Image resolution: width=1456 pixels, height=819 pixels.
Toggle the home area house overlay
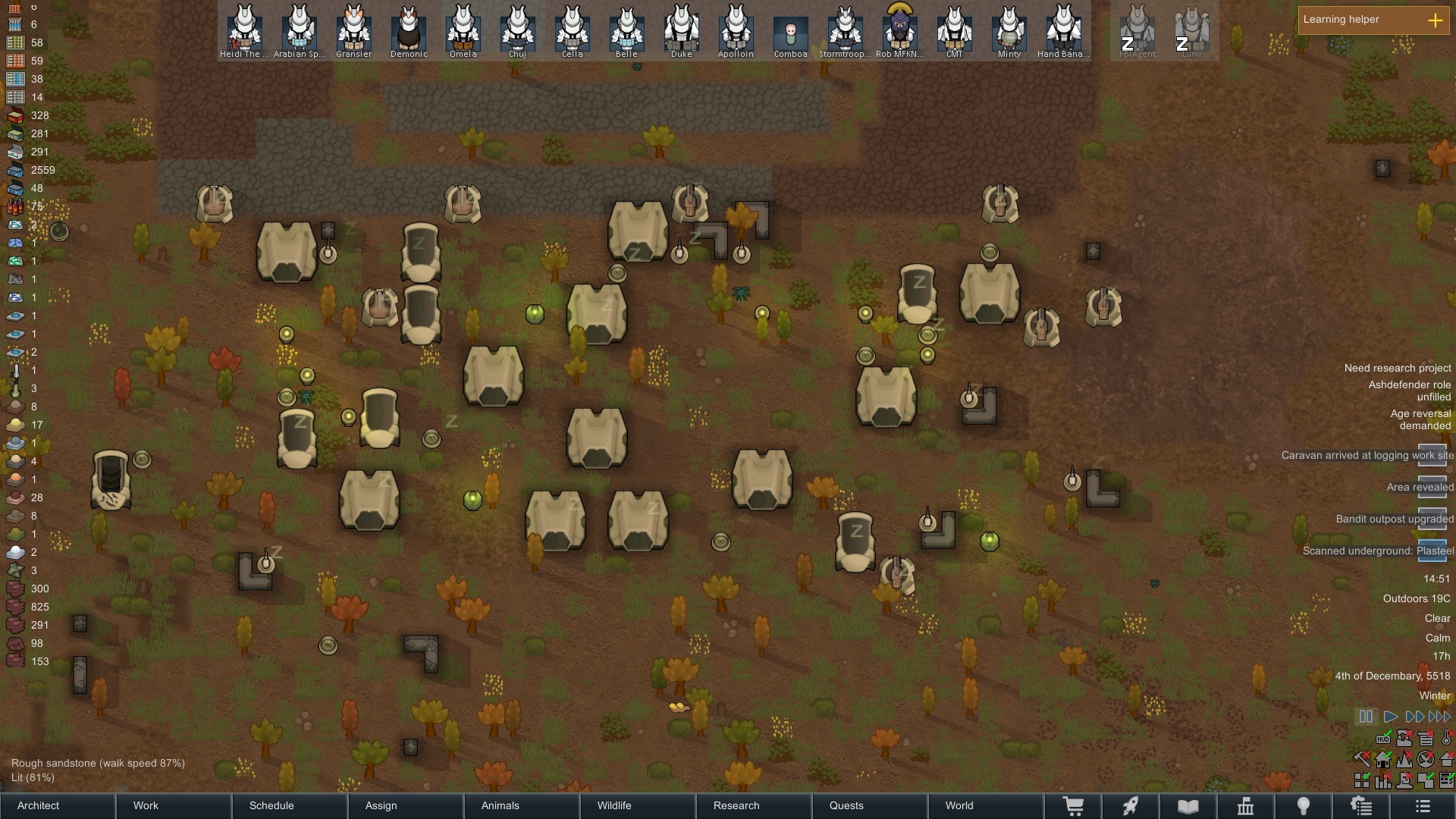1382,761
